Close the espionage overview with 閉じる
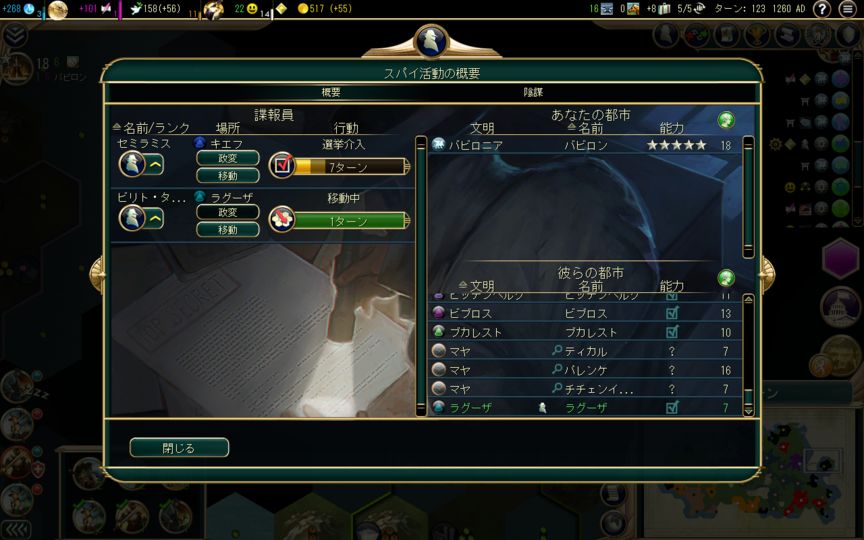The height and width of the screenshot is (540, 864). tap(179, 447)
